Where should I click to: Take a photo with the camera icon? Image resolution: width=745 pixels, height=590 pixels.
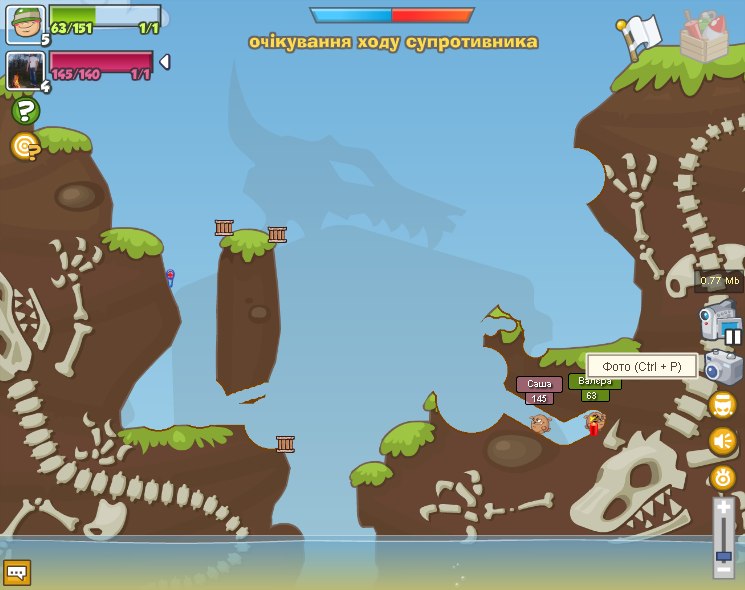721,367
